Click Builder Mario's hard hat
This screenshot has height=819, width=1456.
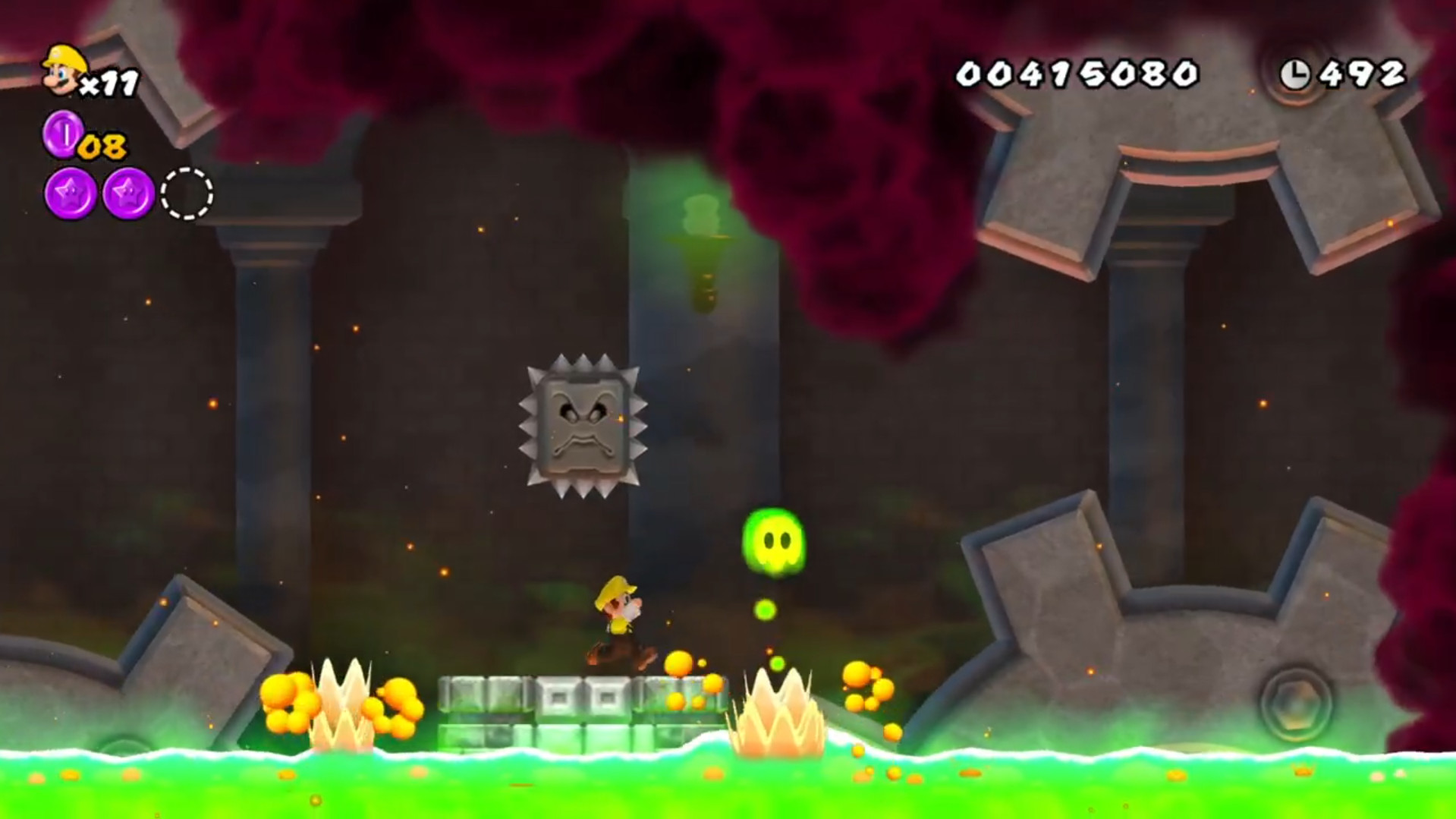[x=615, y=588]
